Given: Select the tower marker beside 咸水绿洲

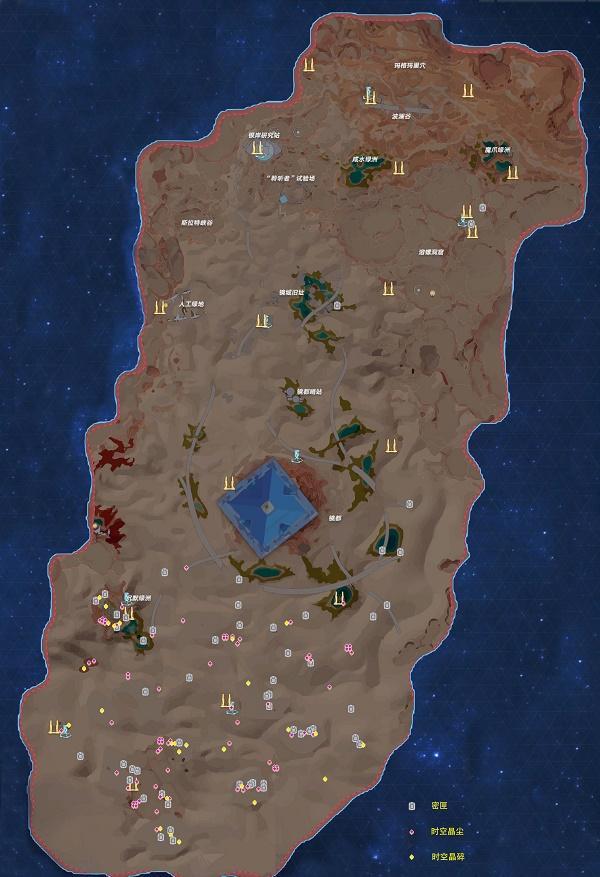Looking at the screenshot, I should click(x=400, y=165).
